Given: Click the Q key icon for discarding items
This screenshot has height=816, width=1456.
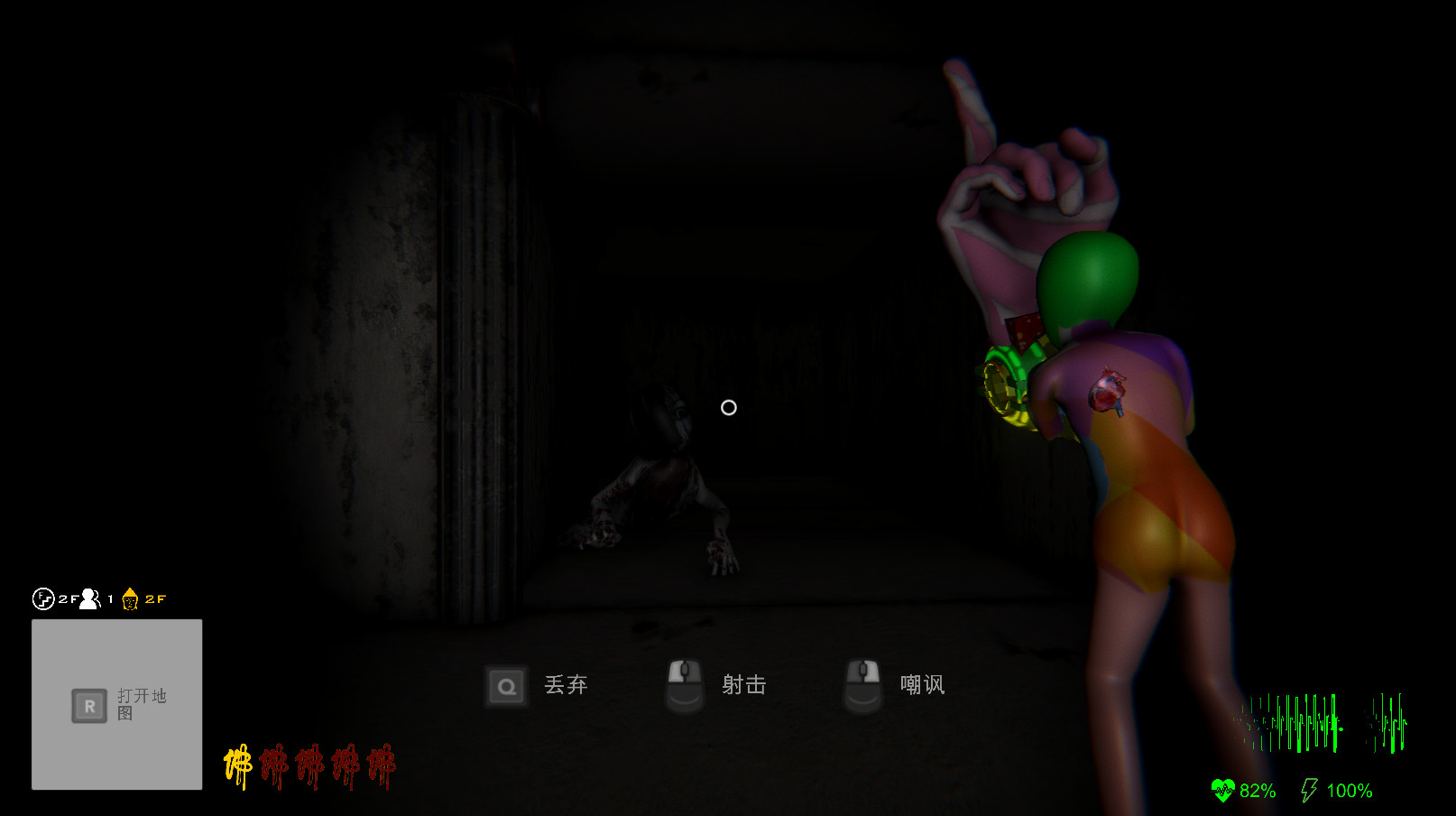Looking at the screenshot, I should pos(506,686).
